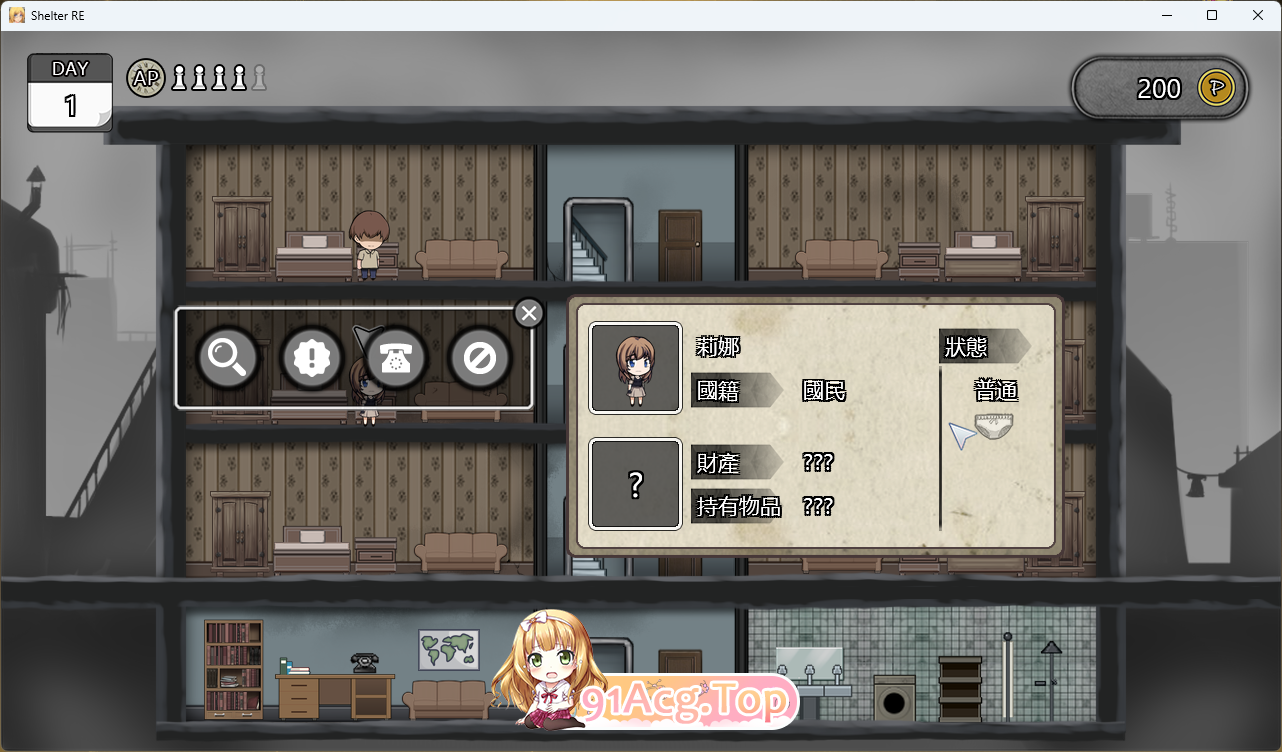1282x752 pixels.
Task: Click the coin icon beside 200
Action: click(x=1214, y=88)
